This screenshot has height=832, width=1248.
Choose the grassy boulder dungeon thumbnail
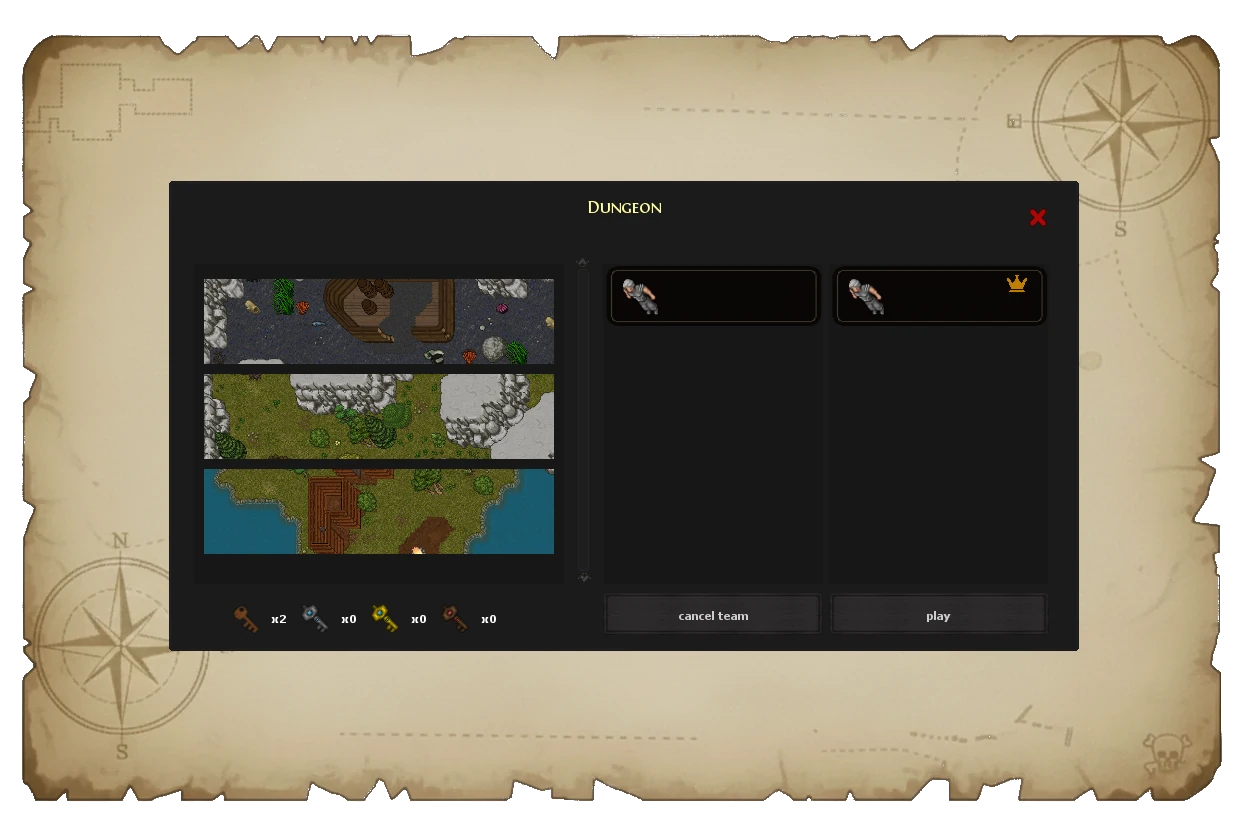tap(379, 416)
